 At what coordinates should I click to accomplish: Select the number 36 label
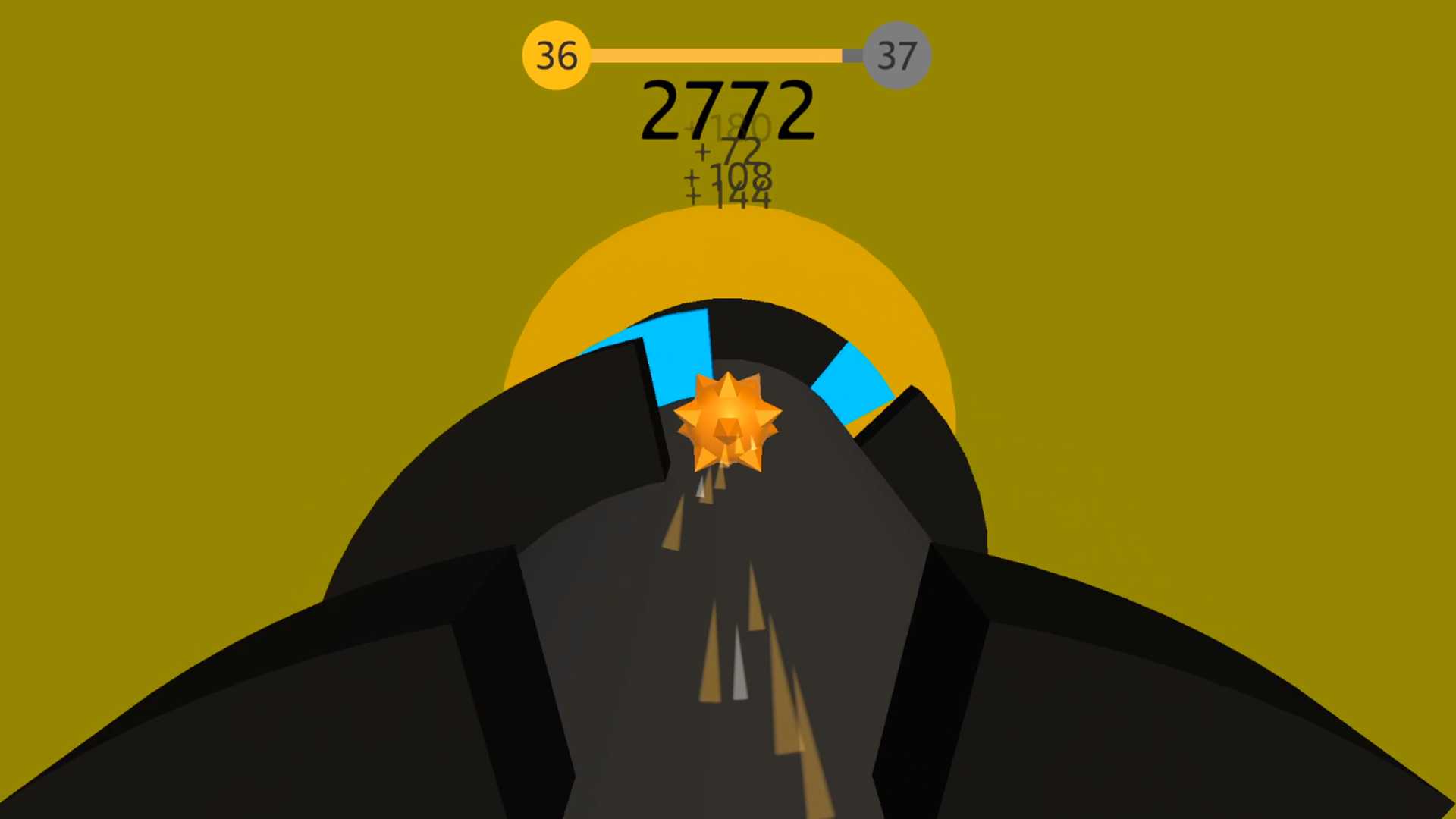coord(556,54)
